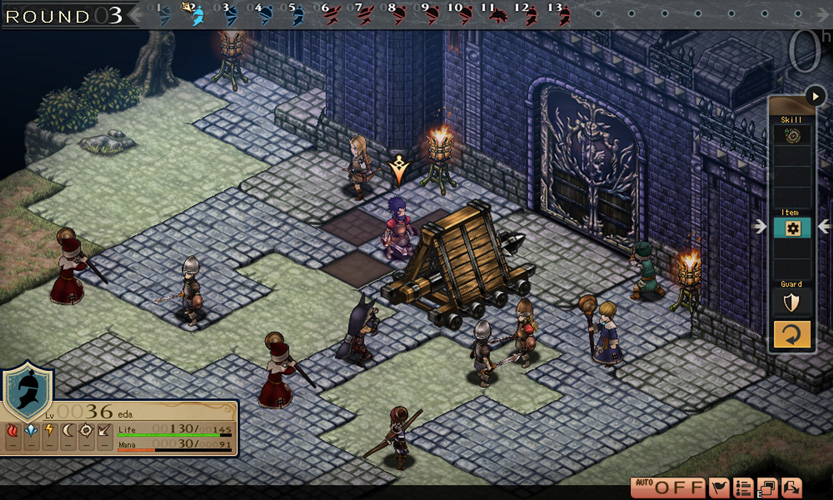Click the play arrow atop command panel
The width and height of the screenshot is (833, 500).
[815, 98]
